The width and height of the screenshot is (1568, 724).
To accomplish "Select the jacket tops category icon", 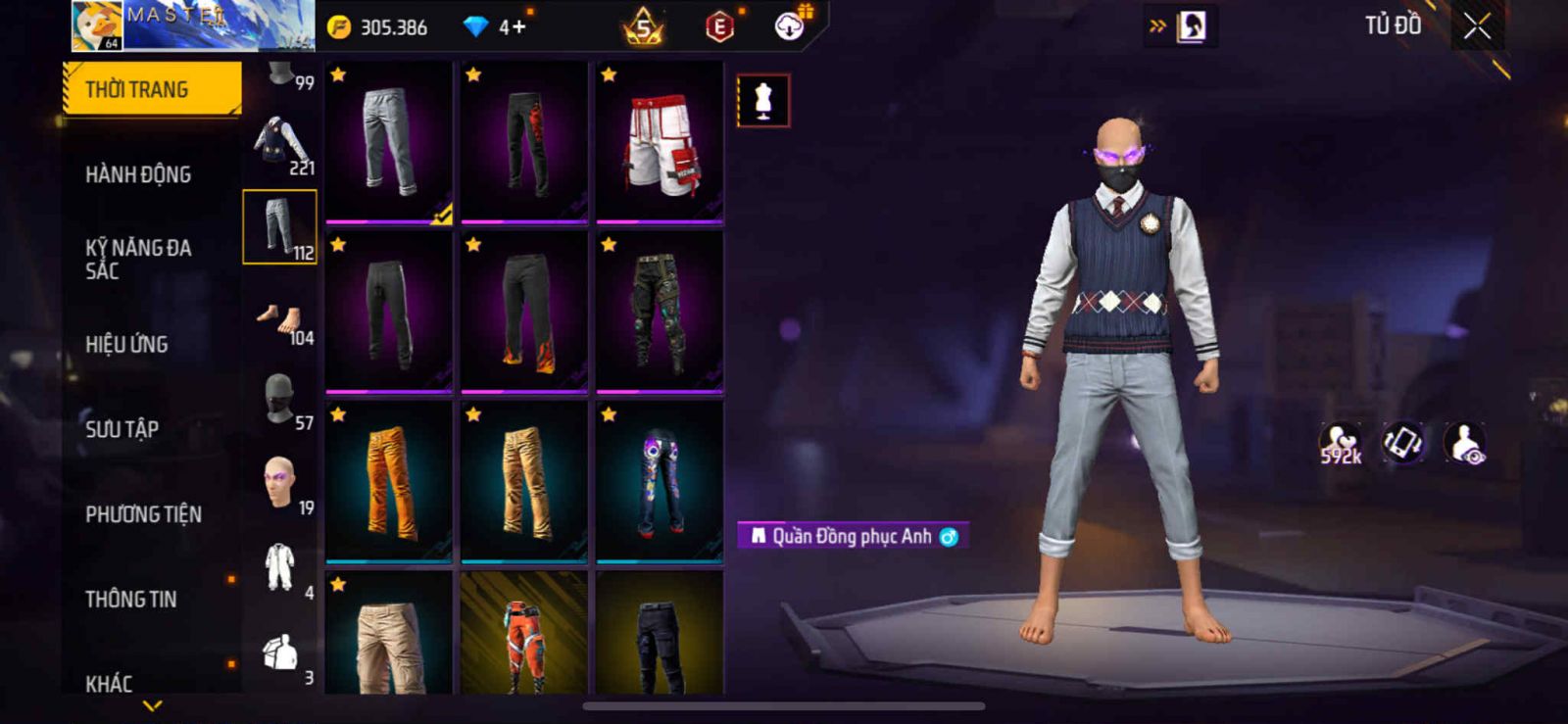I will pos(279,143).
